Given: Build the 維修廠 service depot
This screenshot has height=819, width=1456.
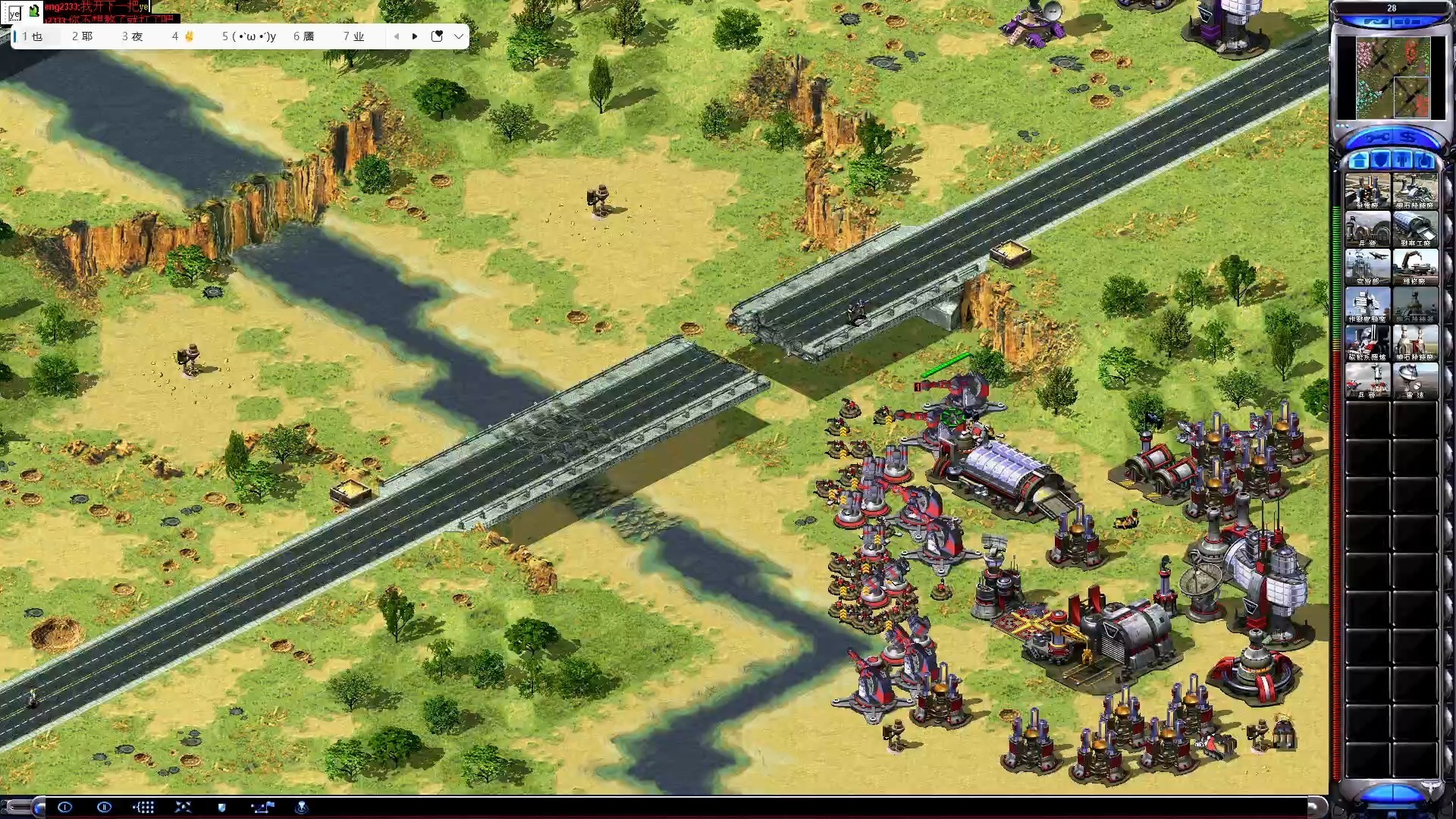Looking at the screenshot, I should 1415,267.
